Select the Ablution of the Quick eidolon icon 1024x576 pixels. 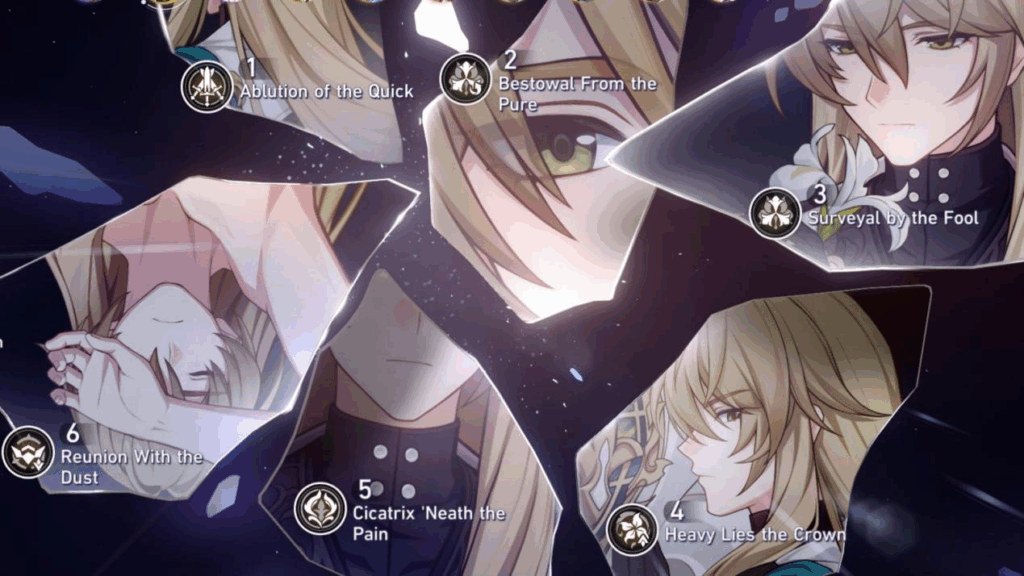[207, 87]
